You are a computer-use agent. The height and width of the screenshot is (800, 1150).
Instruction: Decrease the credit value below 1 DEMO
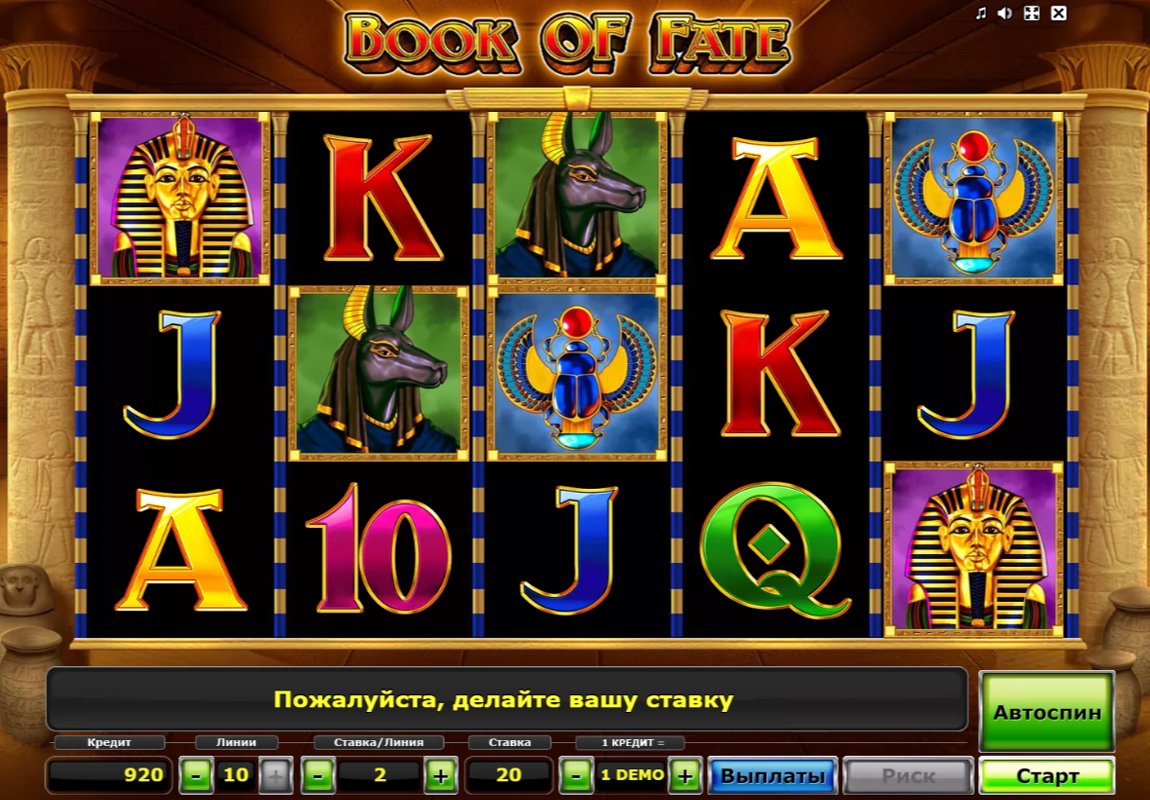[x=575, y=775]
